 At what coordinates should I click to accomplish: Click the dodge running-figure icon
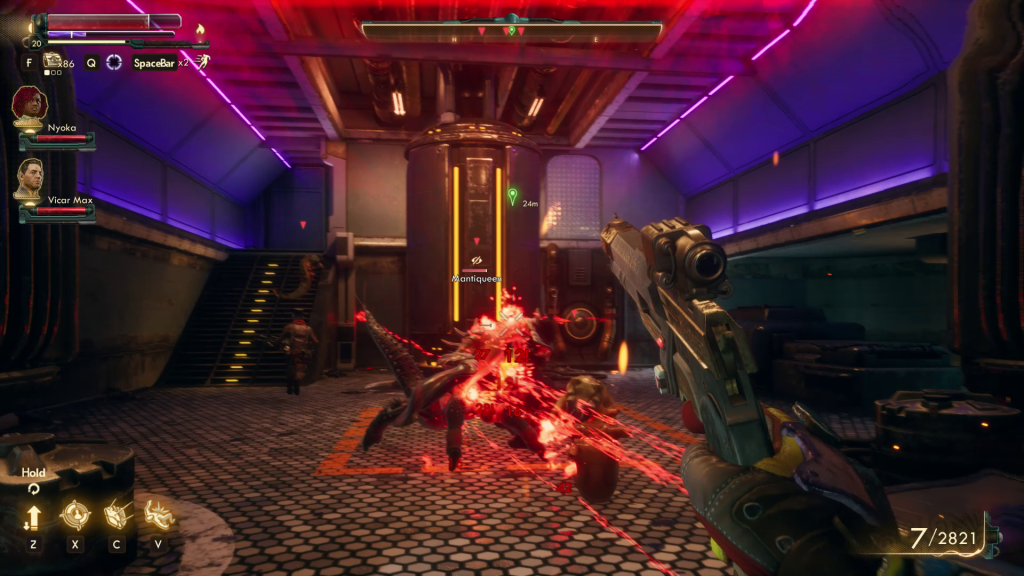point(202,62)
